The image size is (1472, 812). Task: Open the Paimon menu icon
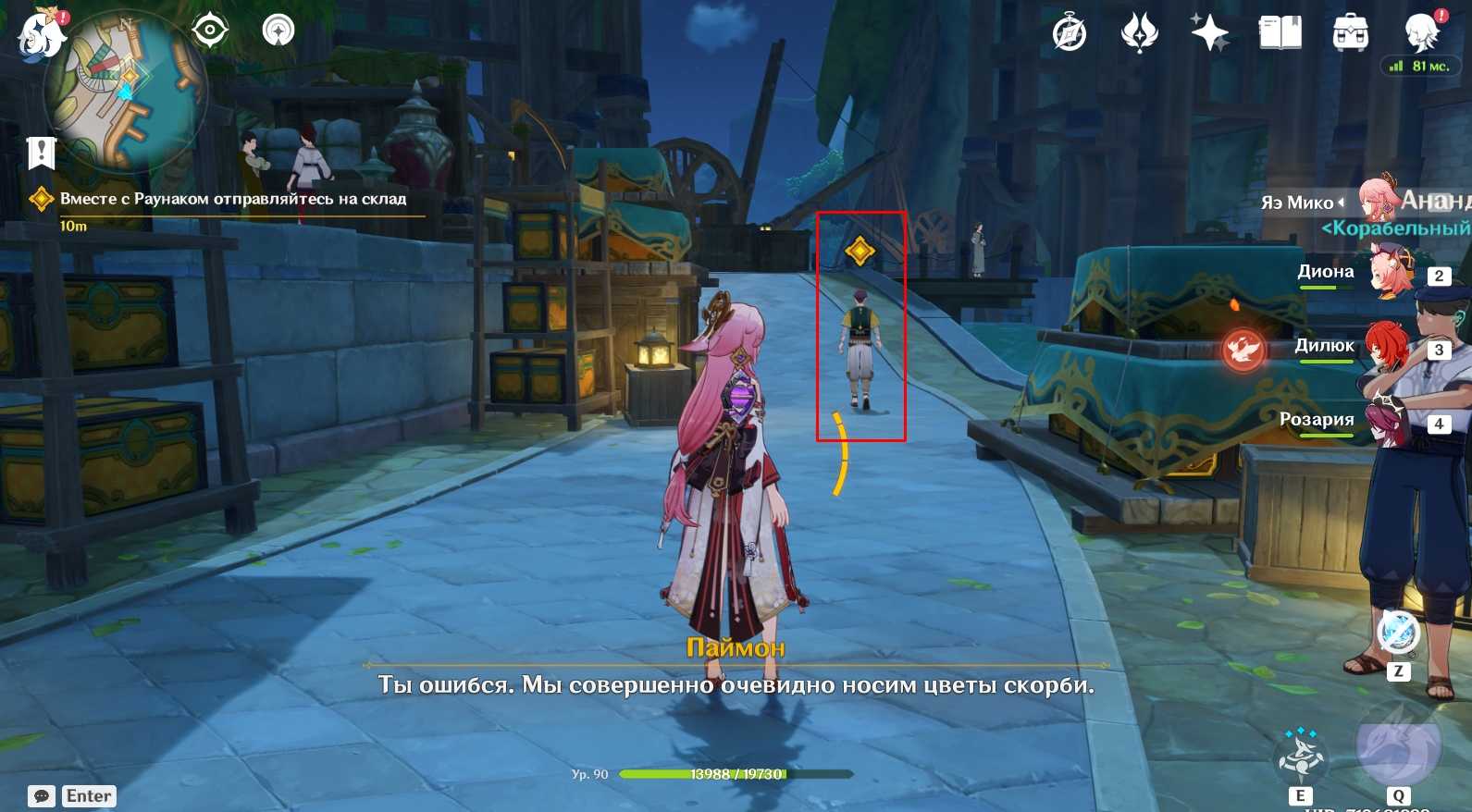tap(42, 35)
